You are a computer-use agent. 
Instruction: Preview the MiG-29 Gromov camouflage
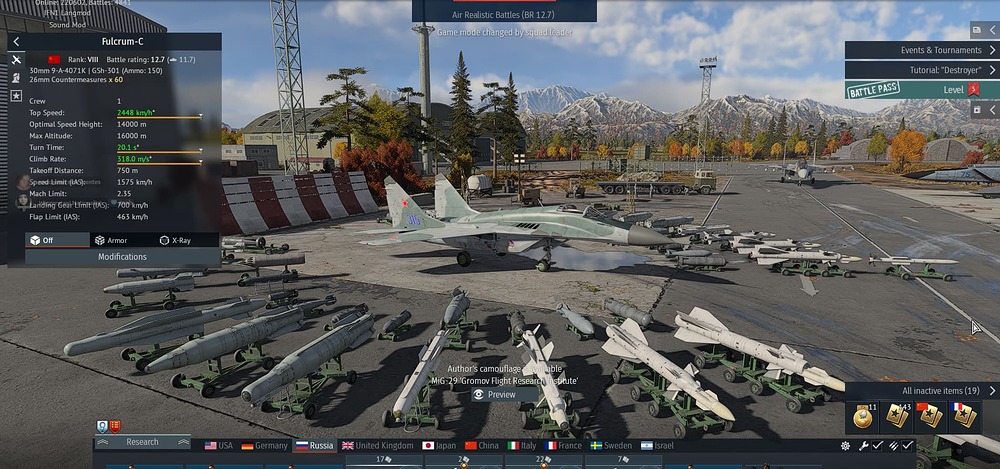(x=495, y=394)
